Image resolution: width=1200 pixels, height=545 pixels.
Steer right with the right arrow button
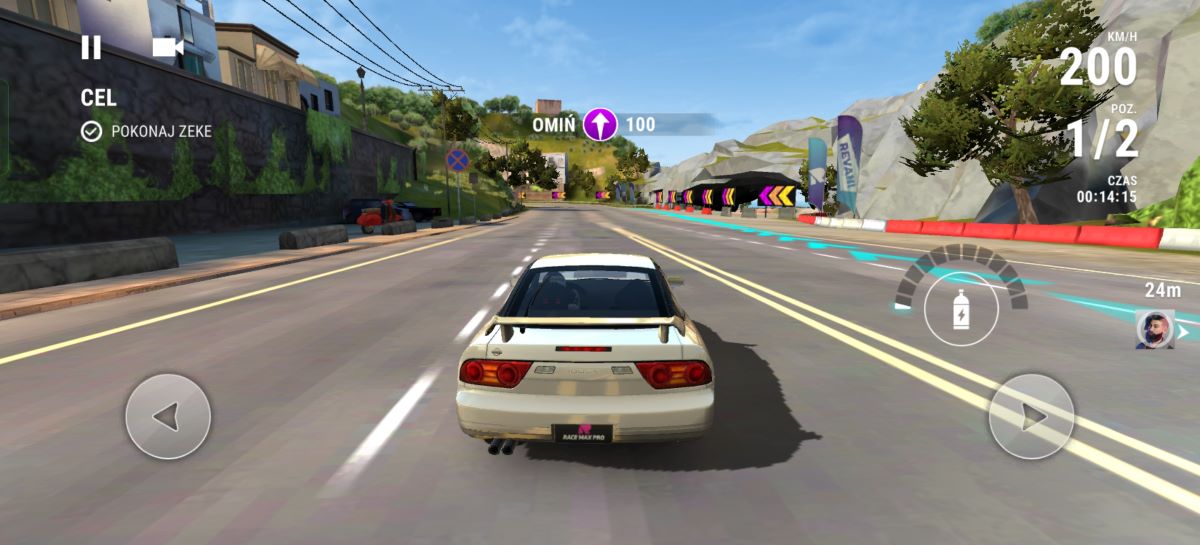tap(1031, 416)
